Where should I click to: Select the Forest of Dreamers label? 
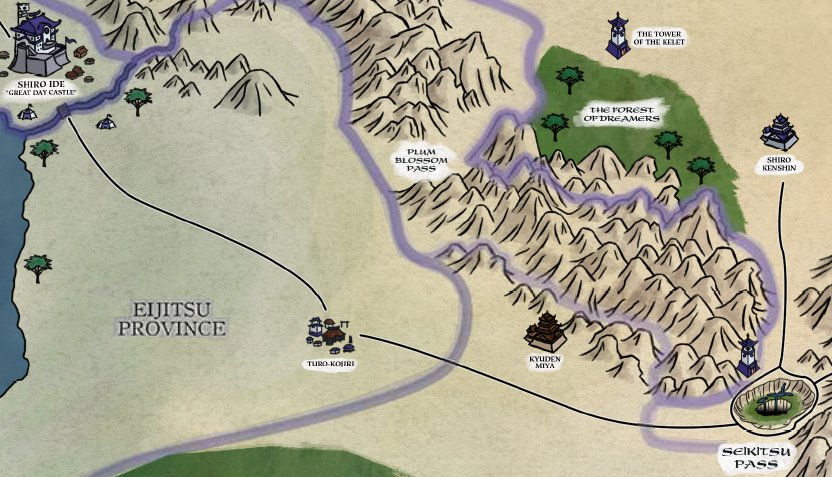pyautogui.click(x=624, y=113)
